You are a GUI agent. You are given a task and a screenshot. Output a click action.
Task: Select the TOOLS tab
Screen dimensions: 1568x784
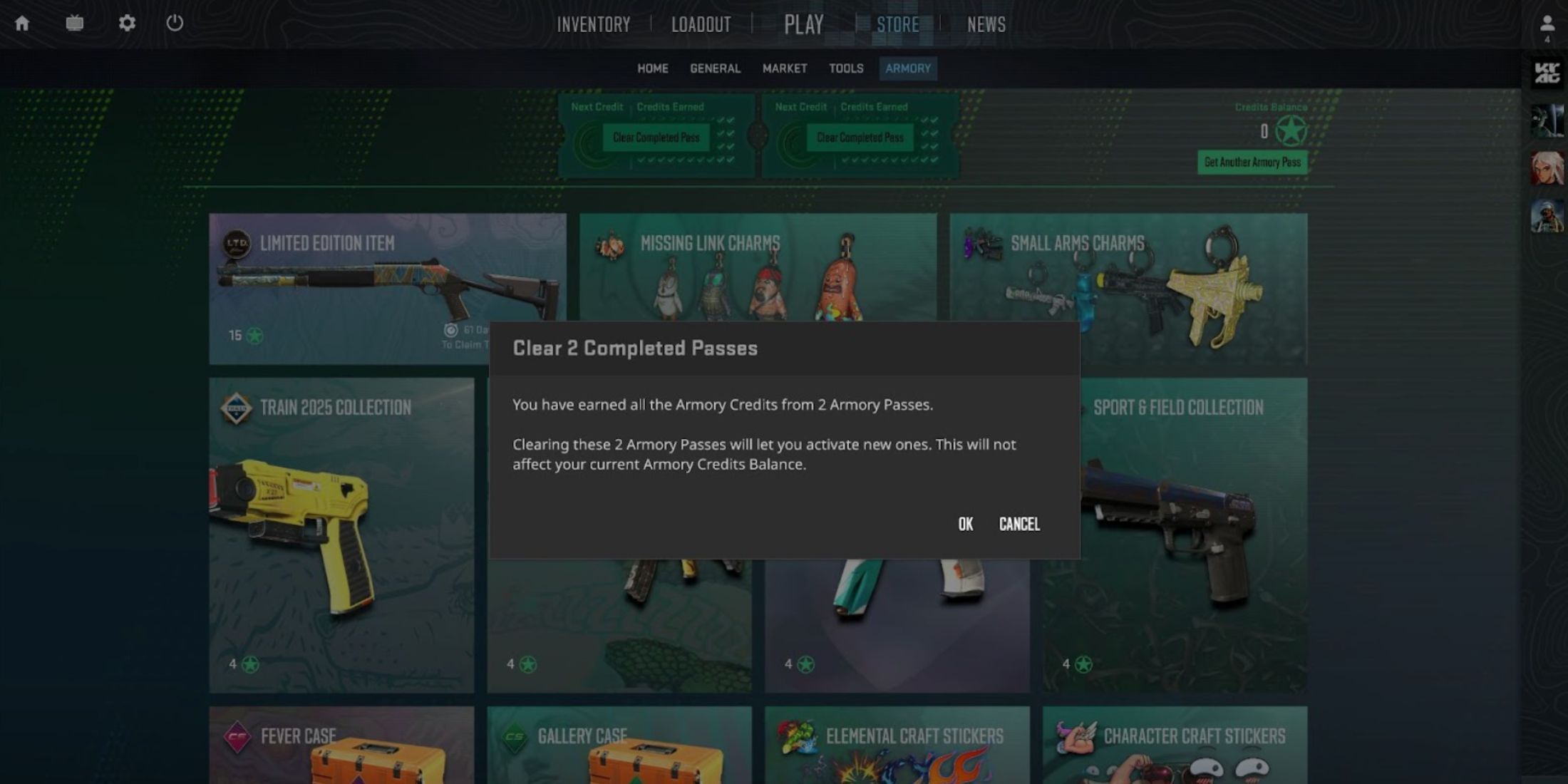coord(846,68)
